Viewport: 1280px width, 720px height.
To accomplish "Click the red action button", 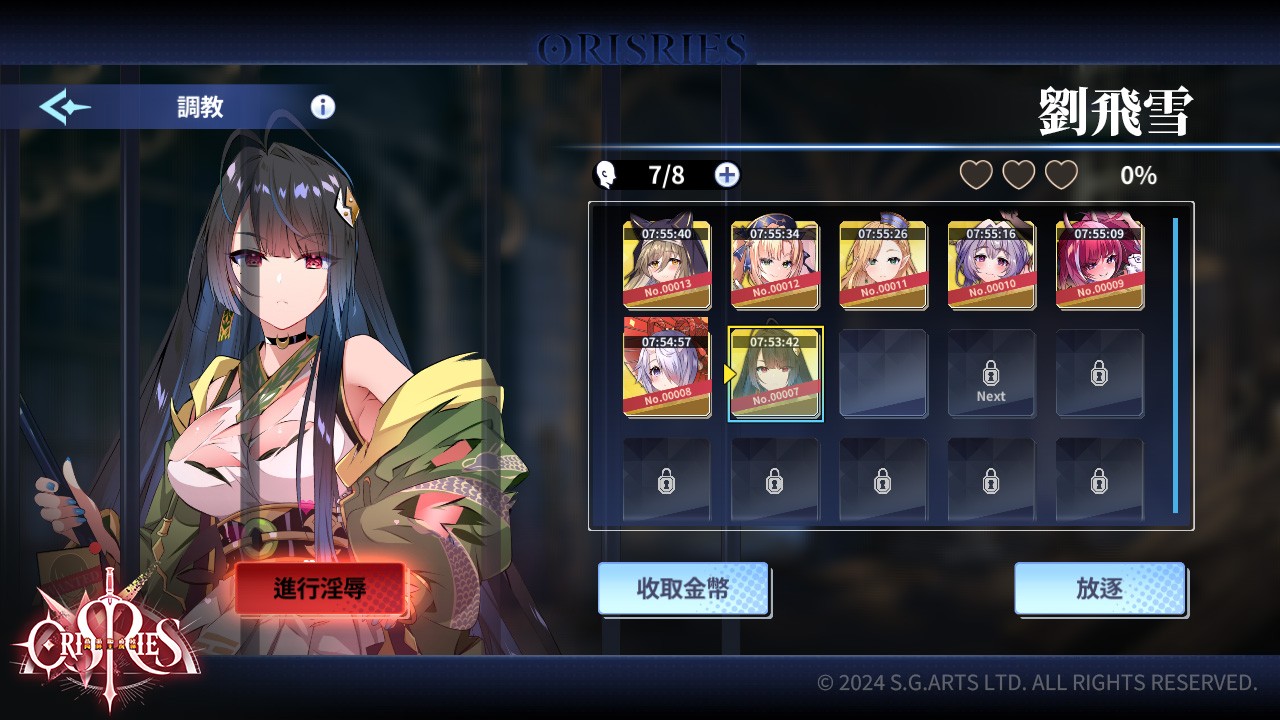I will 320,588.
